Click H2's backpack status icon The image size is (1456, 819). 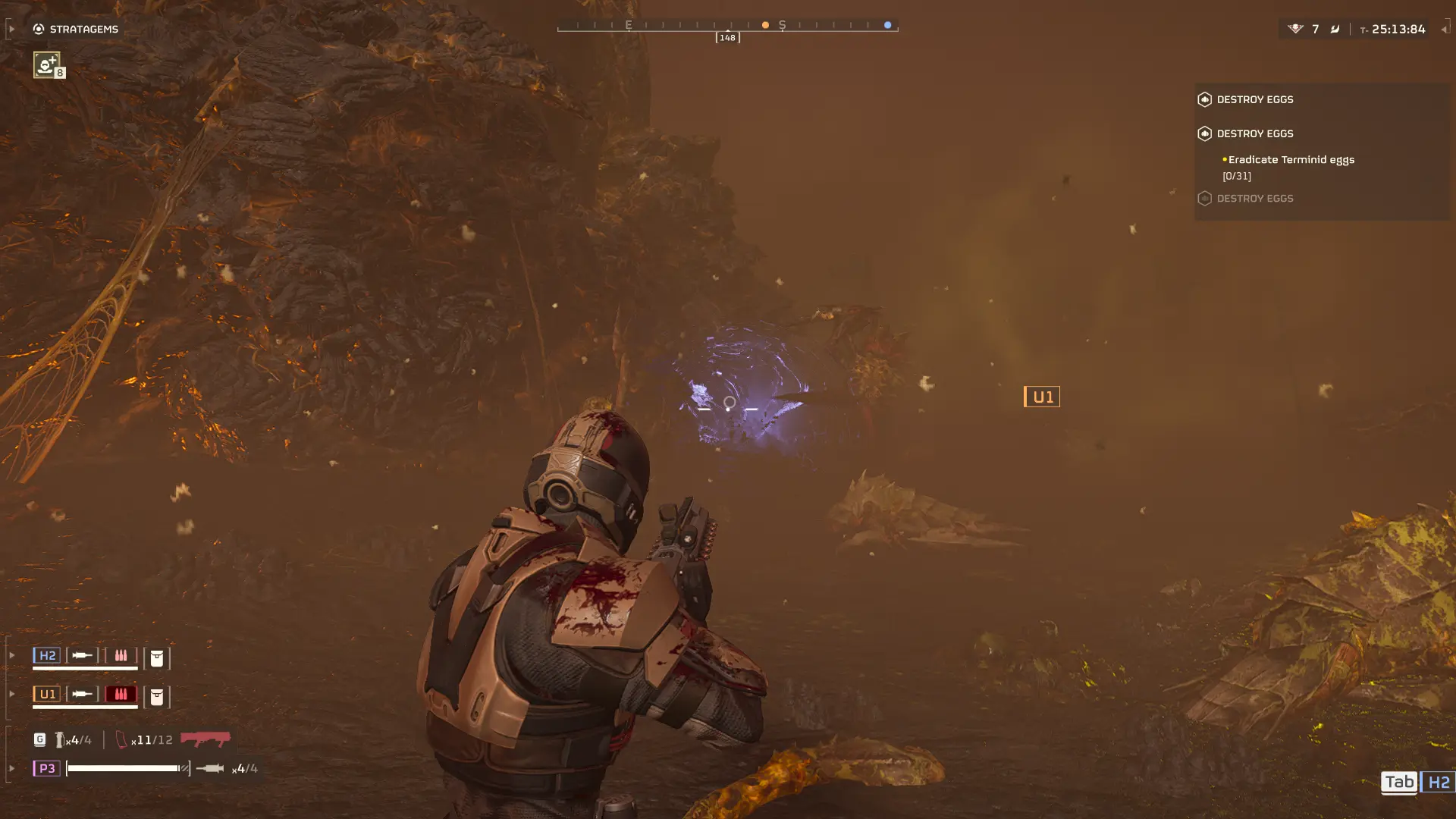coord(157,657)
